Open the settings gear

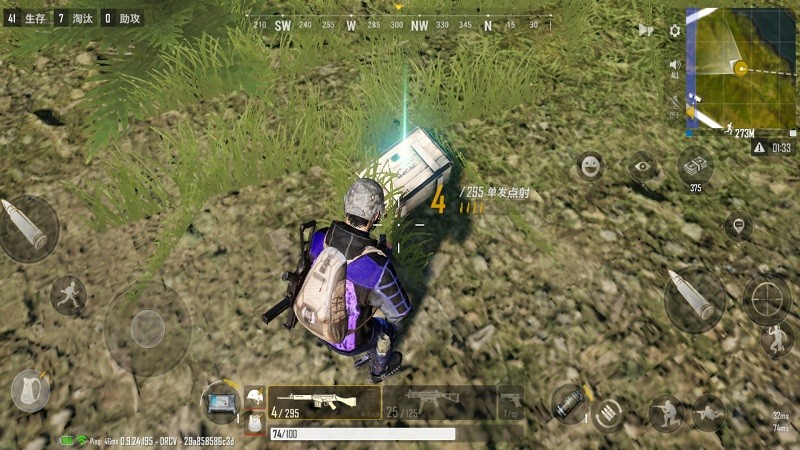coord(675,30)
